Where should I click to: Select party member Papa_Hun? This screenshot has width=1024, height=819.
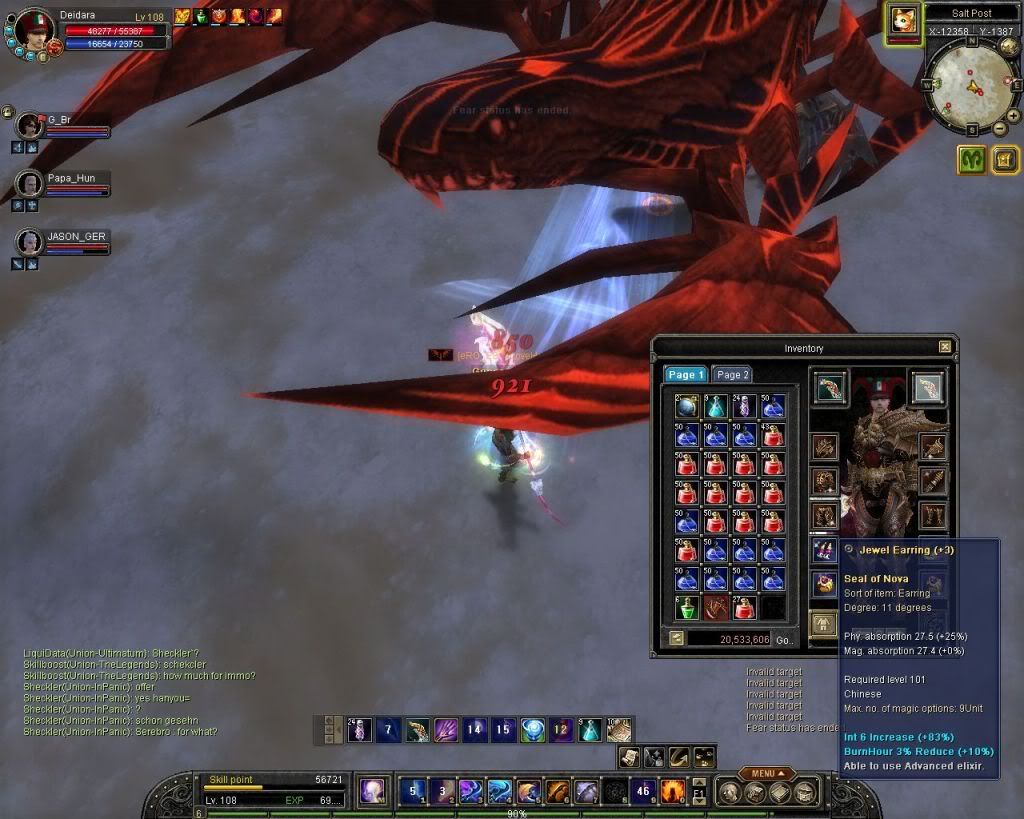(30, 184)
